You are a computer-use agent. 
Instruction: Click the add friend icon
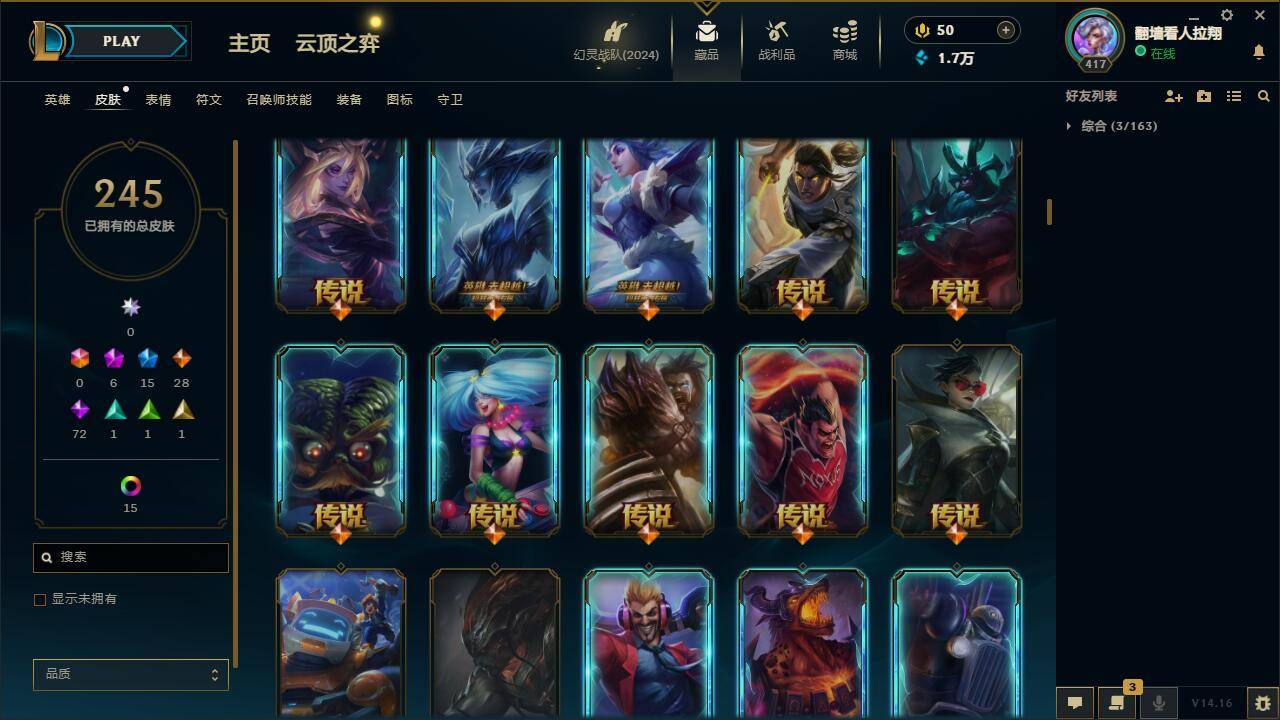click(1174, 96)
